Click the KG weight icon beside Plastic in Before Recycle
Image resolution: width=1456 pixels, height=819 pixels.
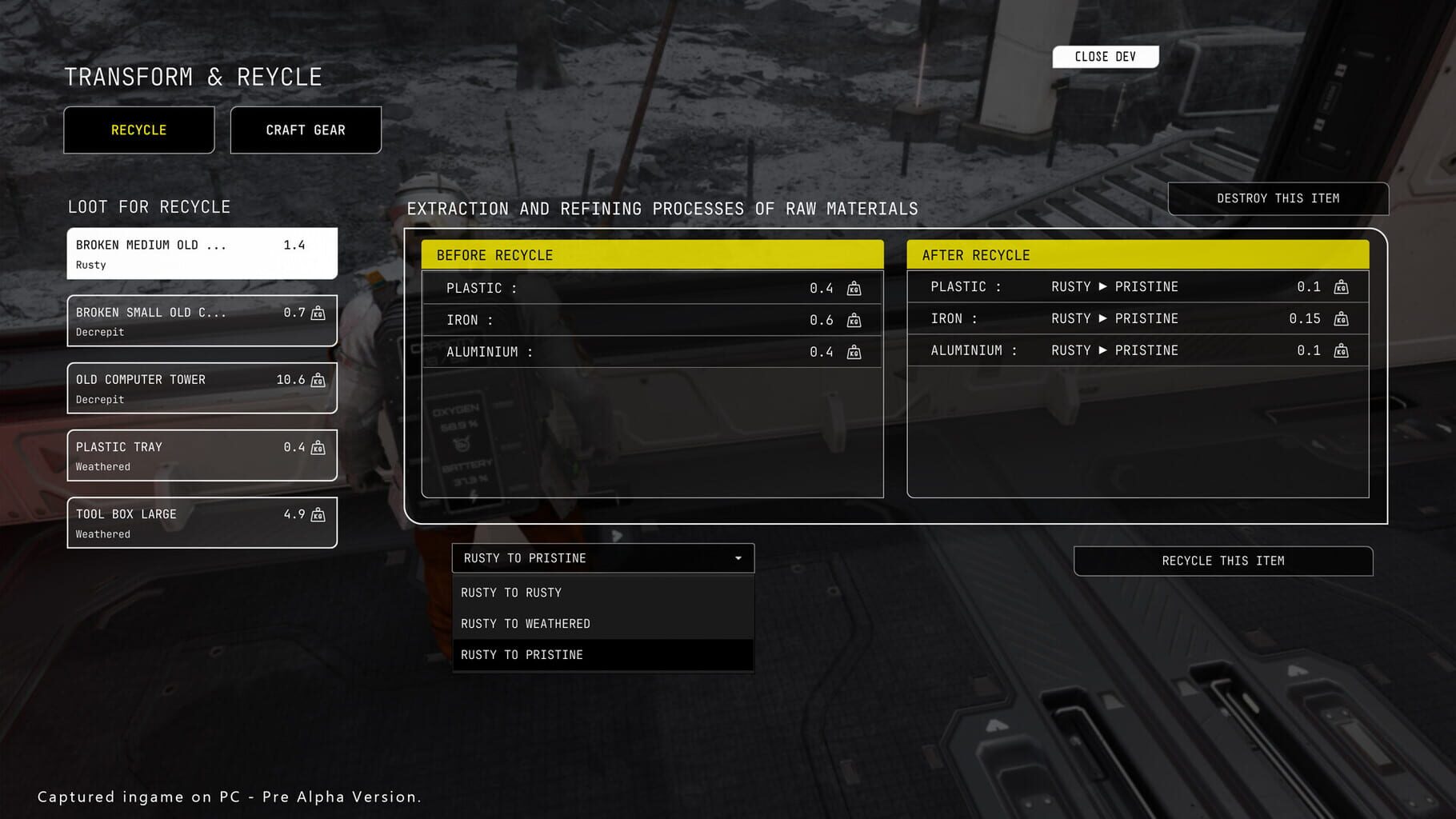pos(854,288)
